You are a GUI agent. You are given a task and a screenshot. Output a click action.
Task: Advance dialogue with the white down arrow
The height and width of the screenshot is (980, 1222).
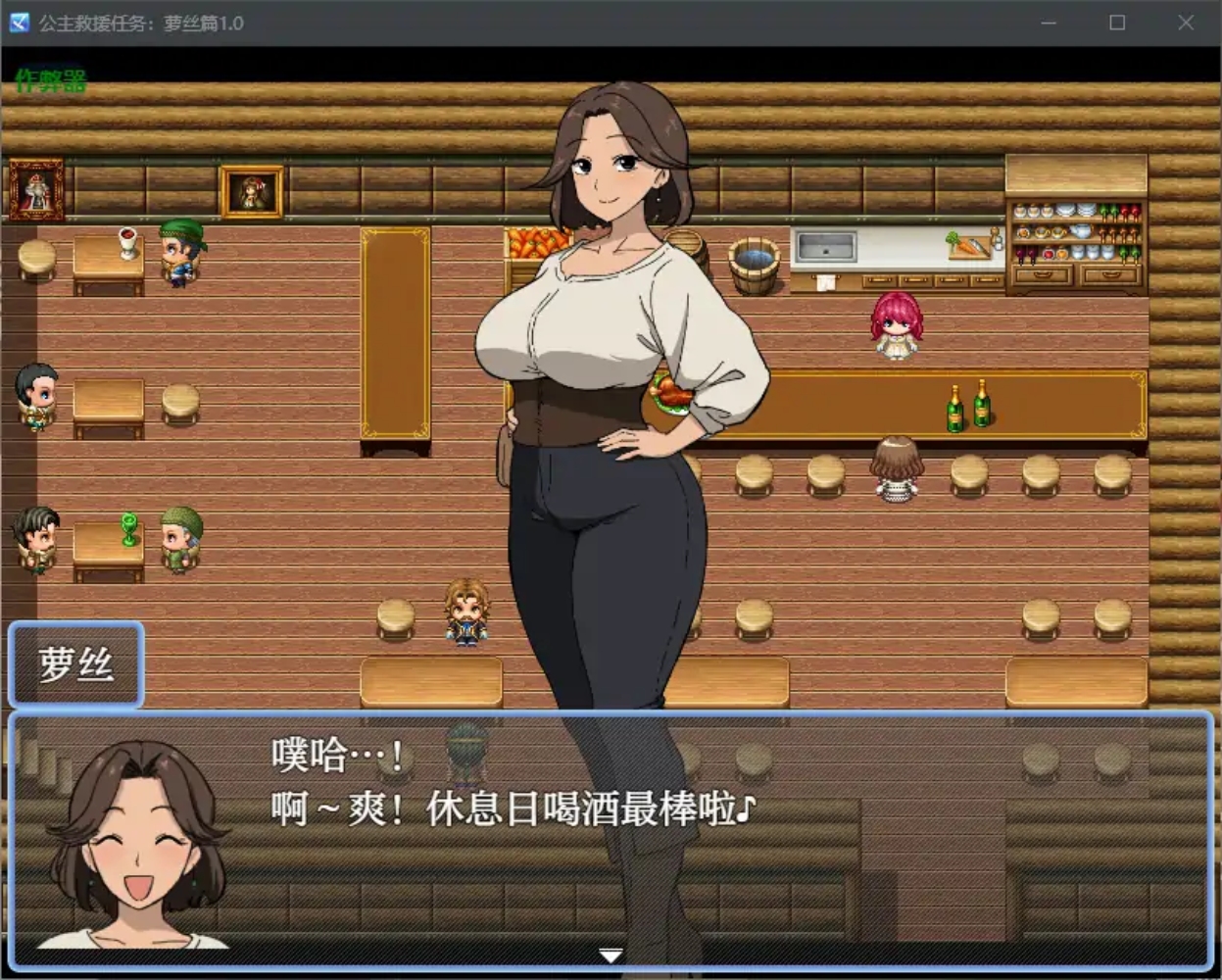(x=611, y=955)
